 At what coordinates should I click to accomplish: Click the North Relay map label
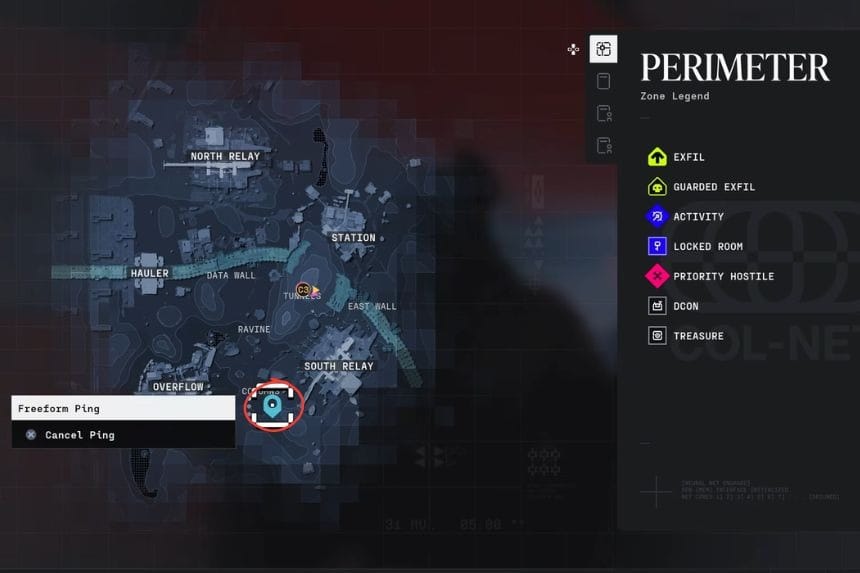pos(225,157)
